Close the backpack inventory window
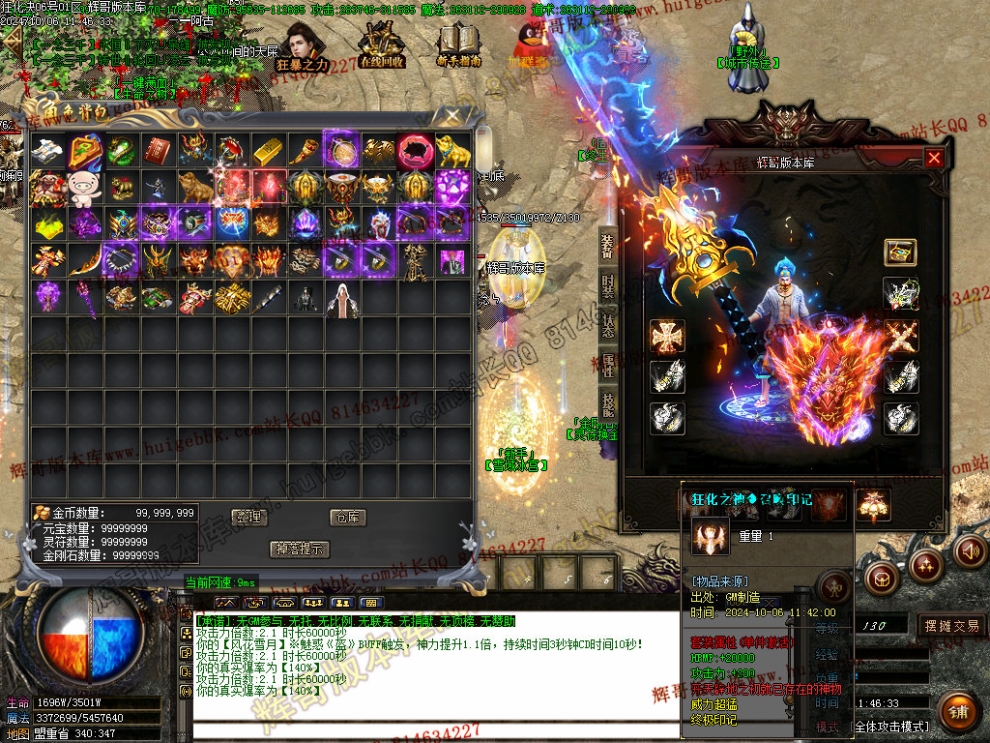Viewport: 990px width, 743px height. [452, 115]
